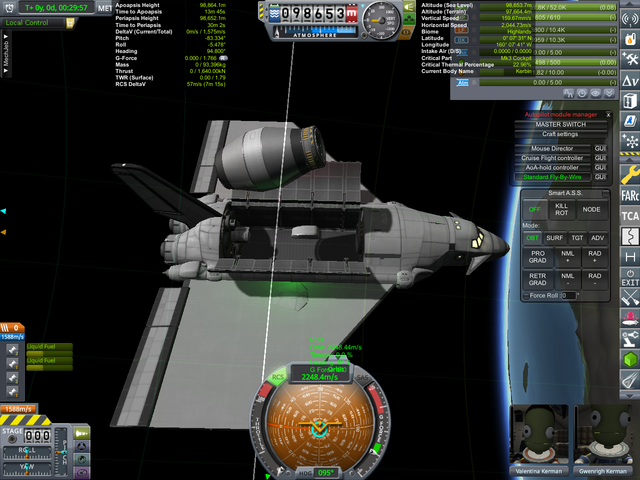
Task: Choose the NODE attitude button
Action: tap(591, 210)
